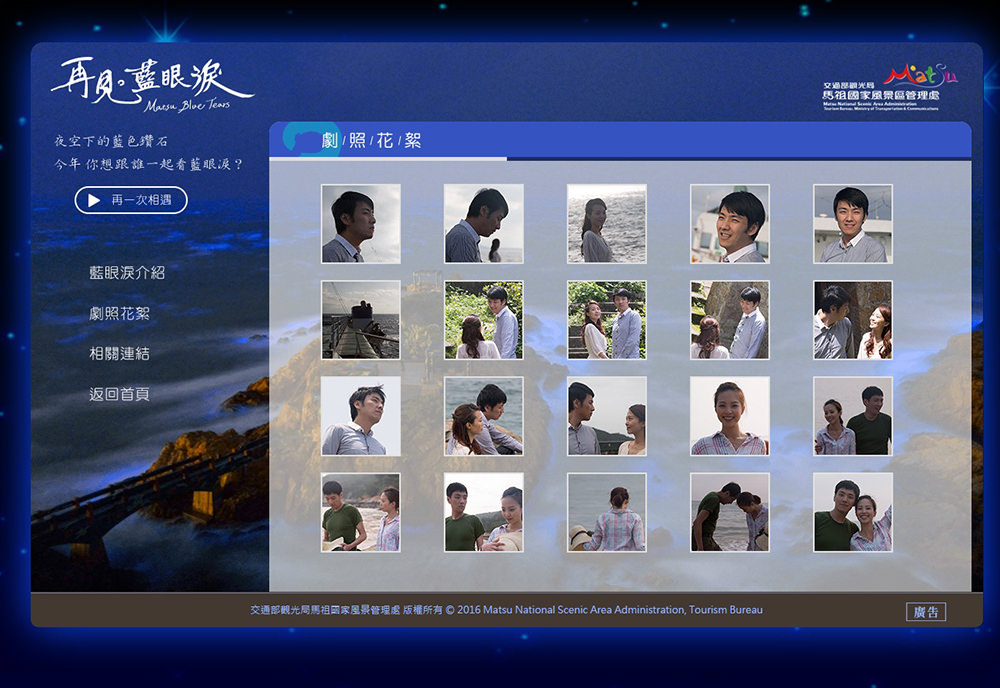
Task: Enlarge the smiling woman solo portrait in plaid shirt
Action: [x=730, y=416]
